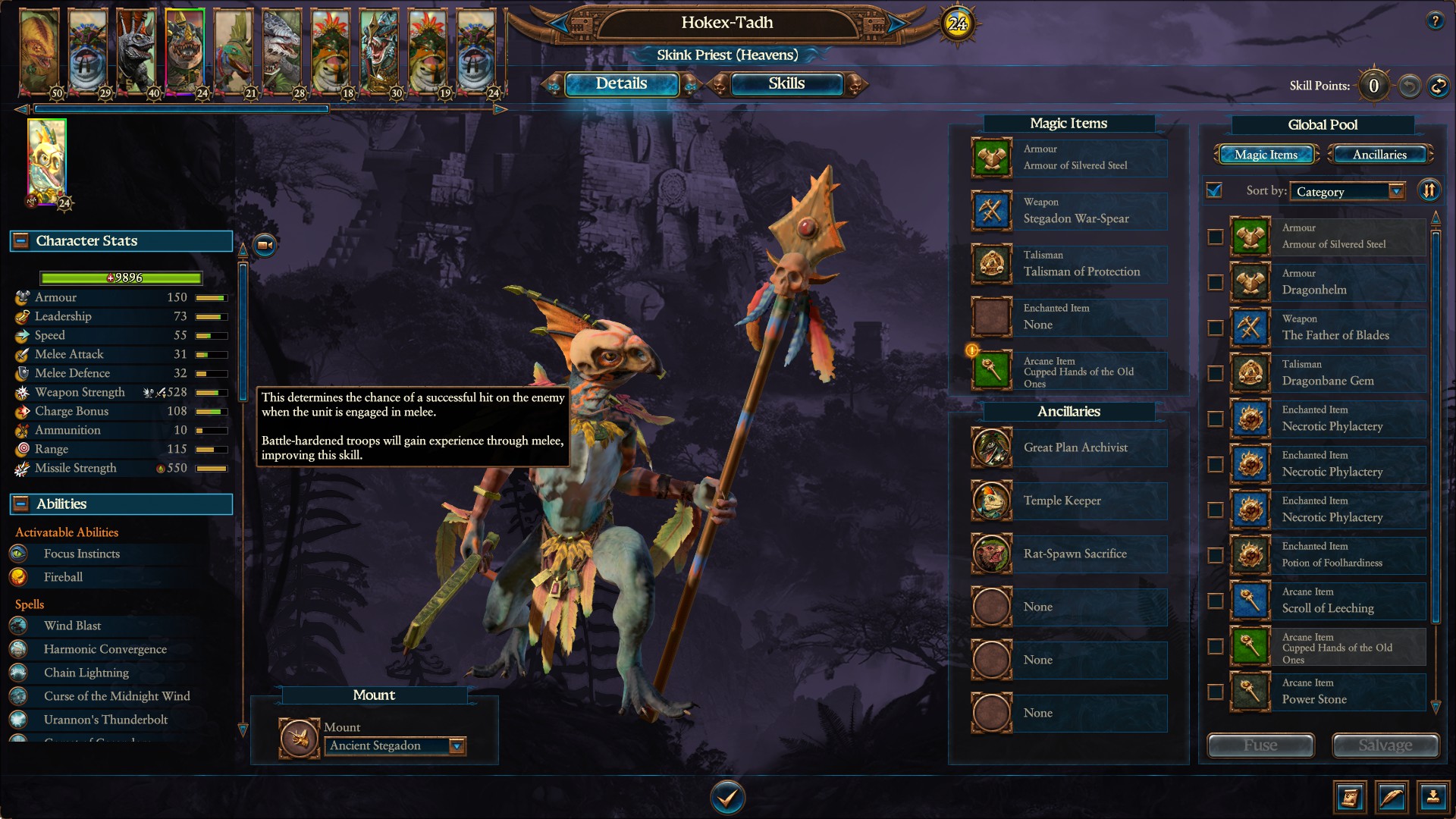1456x819 pixels.
Task: Switch to the Skills tab
Action: 786,84
